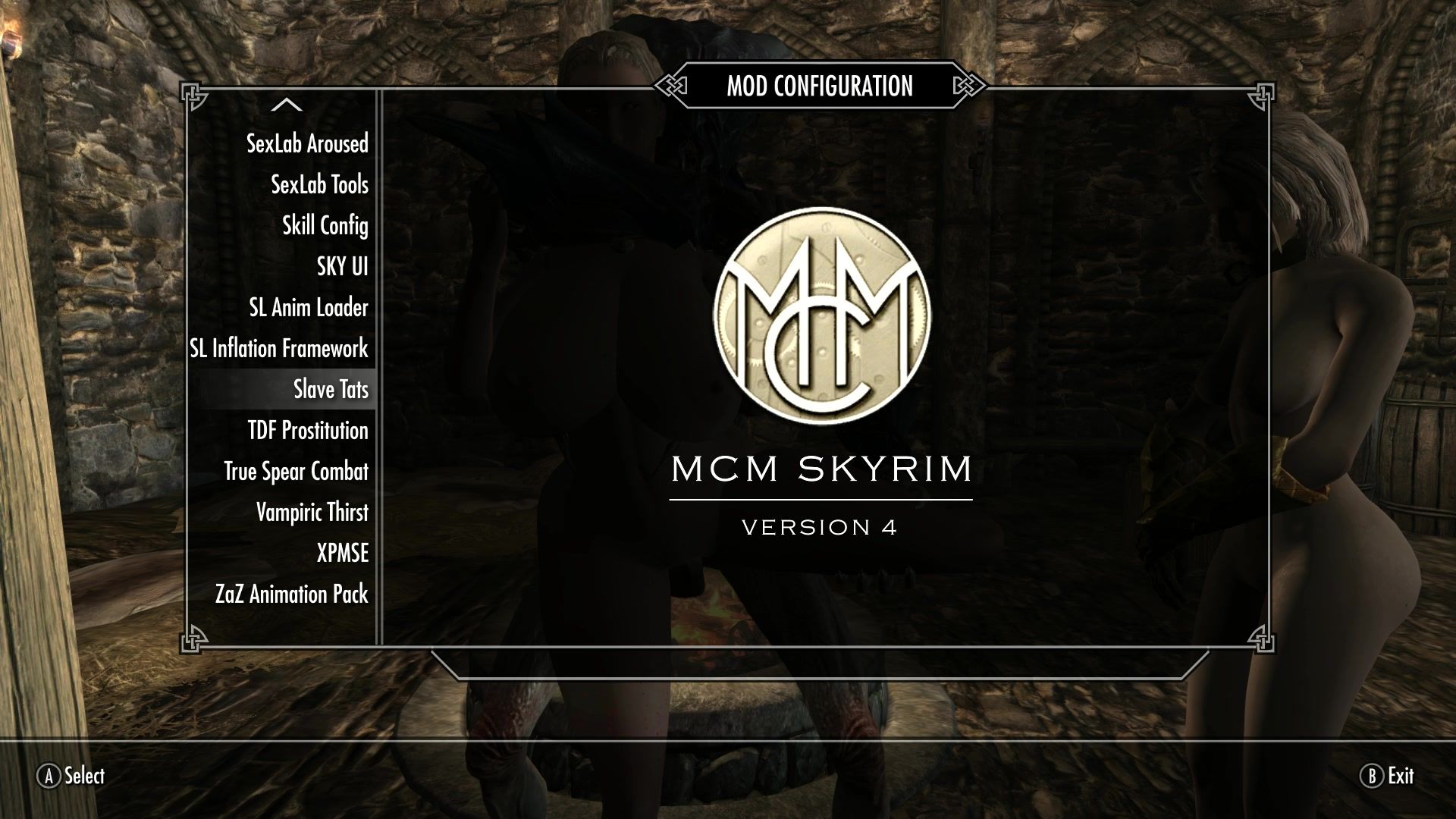Screen dimensions: 1456x819
Task: Select SexLab Tools in the mod list
Action: pos(319,184)
